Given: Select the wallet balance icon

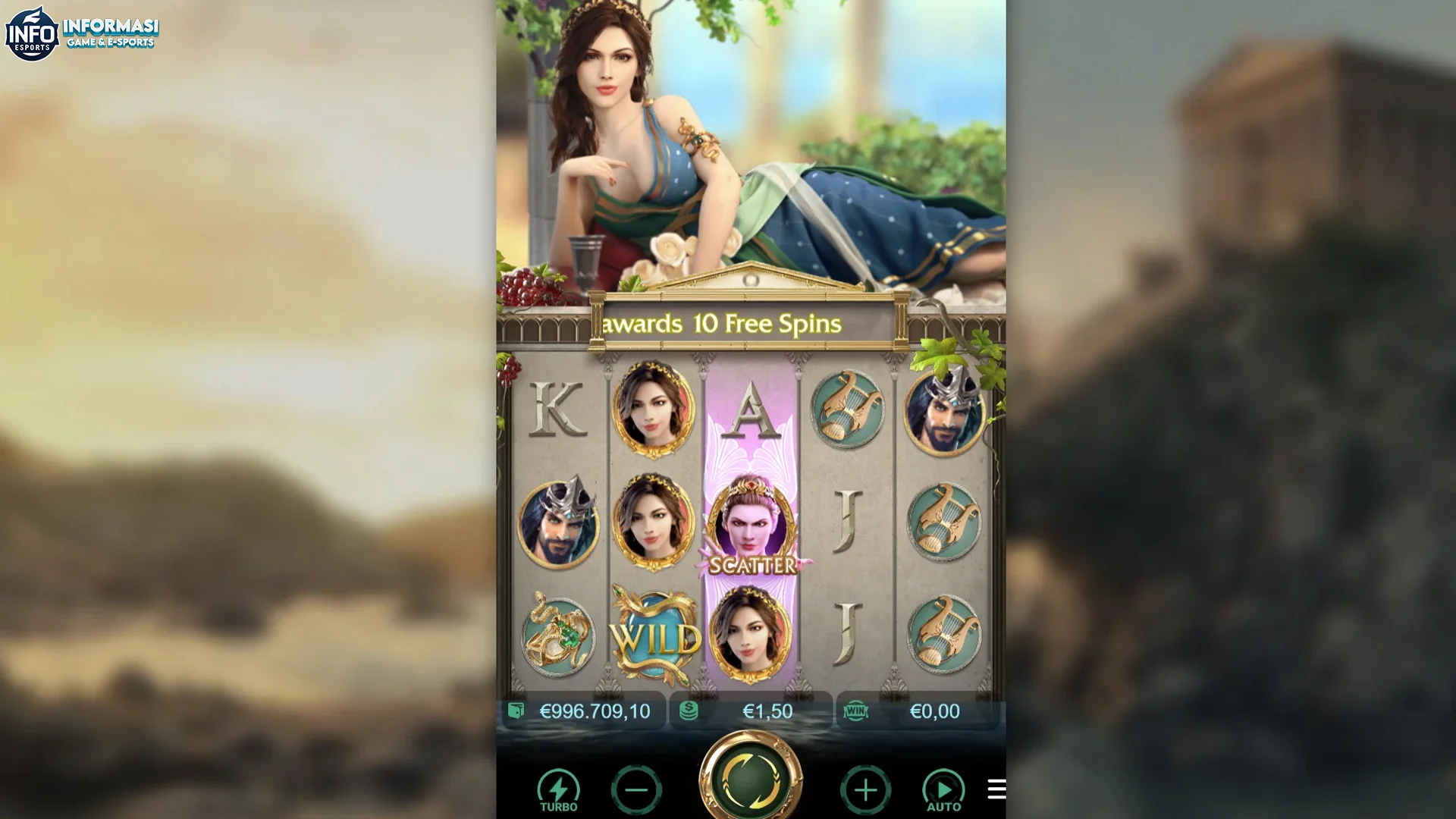Looking at the screenshot, I should click(516, 711).
